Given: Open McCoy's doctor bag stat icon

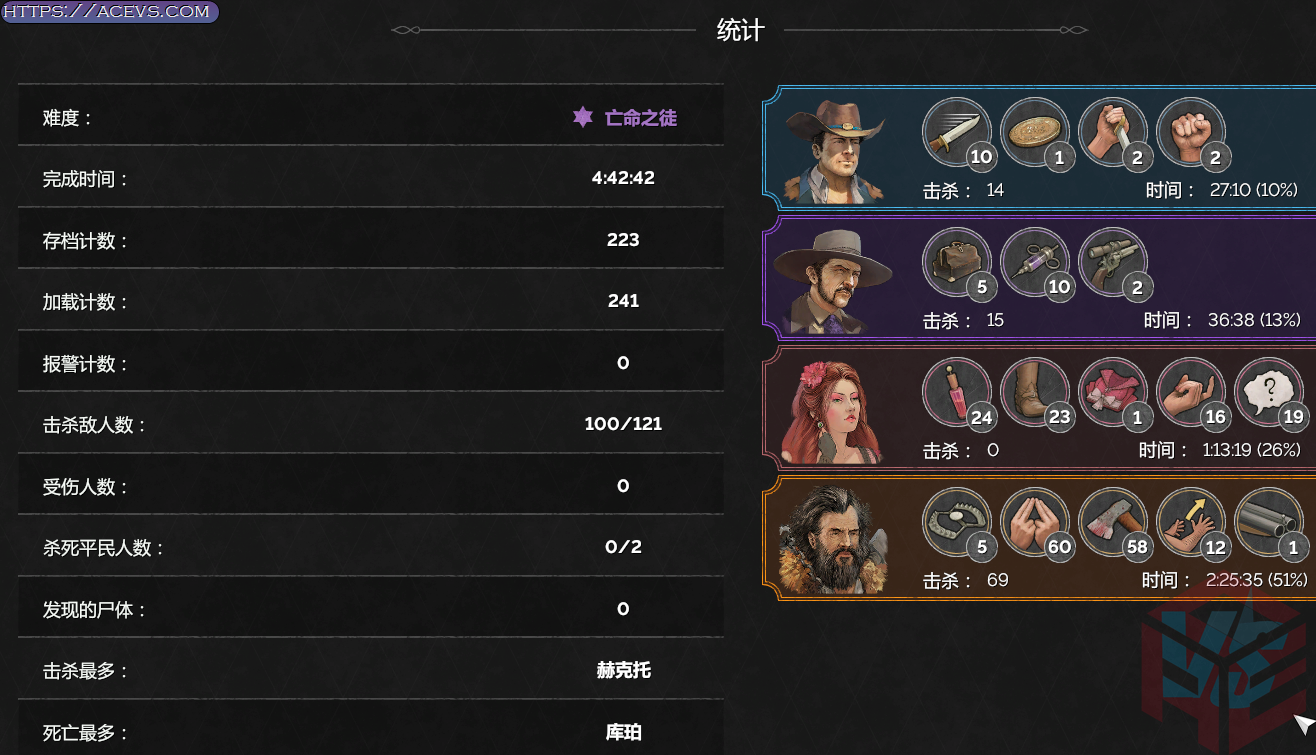Looking at the screenshot, I should [956, 260].
